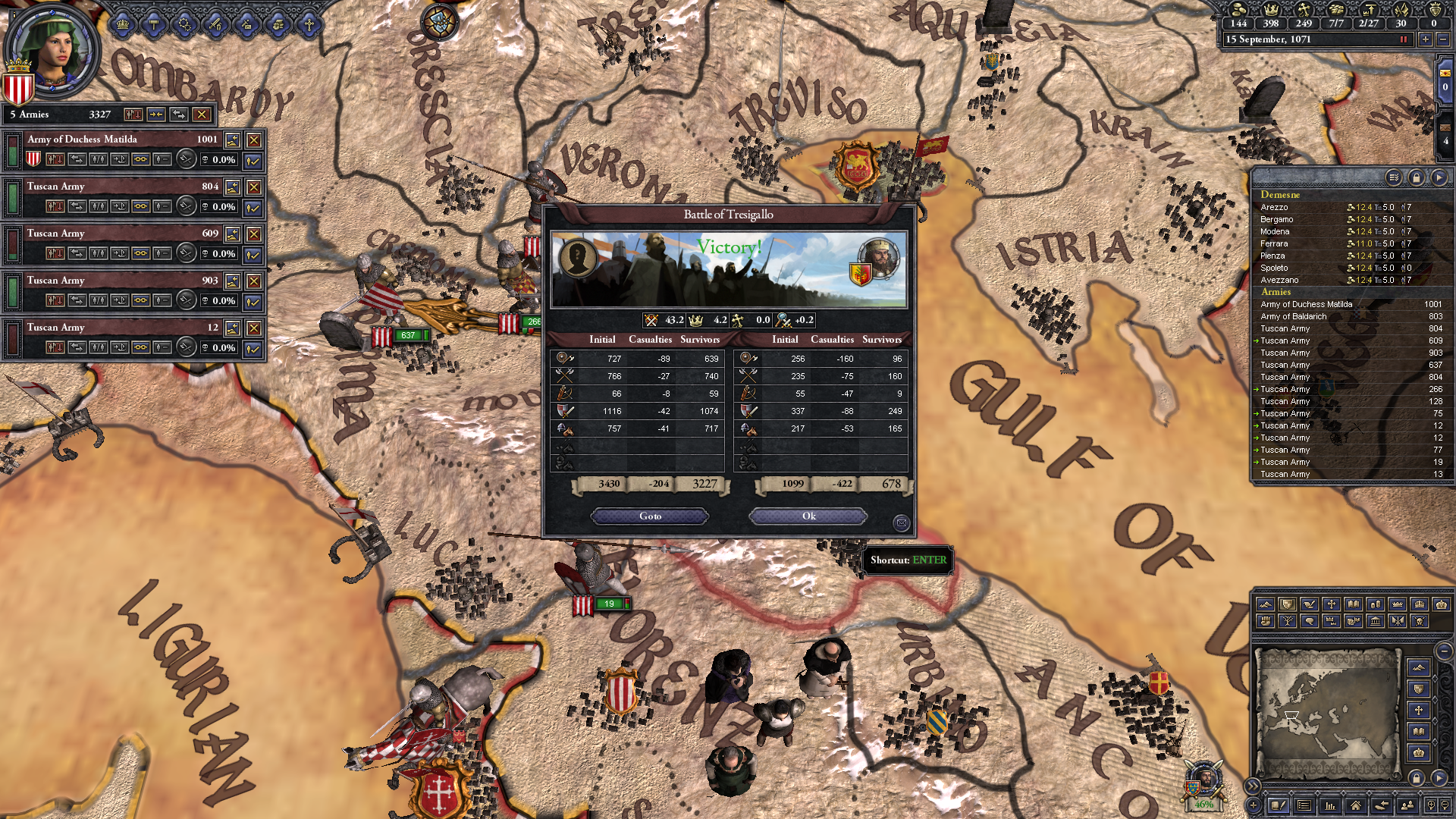Merge the five selected armies together
Viewport: 1456px width, 819px height.
coord(155,115)
